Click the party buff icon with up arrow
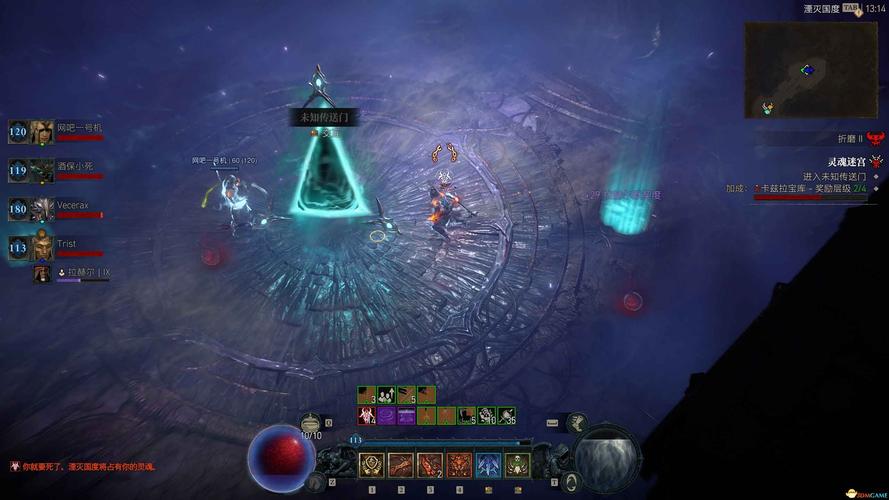889x500 pixels. pyautogui.click(x=386, y=395)
